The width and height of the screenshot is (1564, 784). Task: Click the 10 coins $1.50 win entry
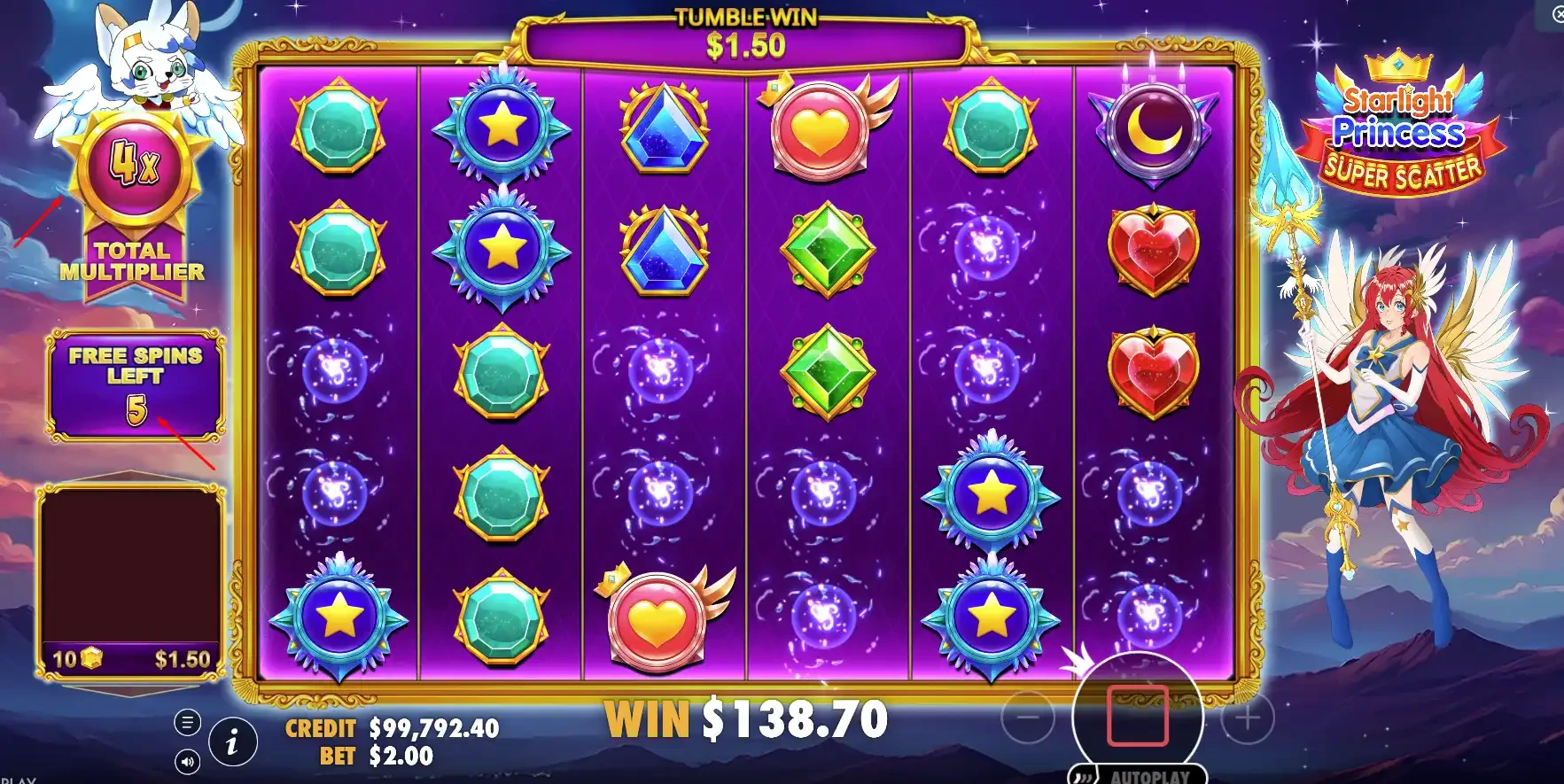tap(131, 658)
